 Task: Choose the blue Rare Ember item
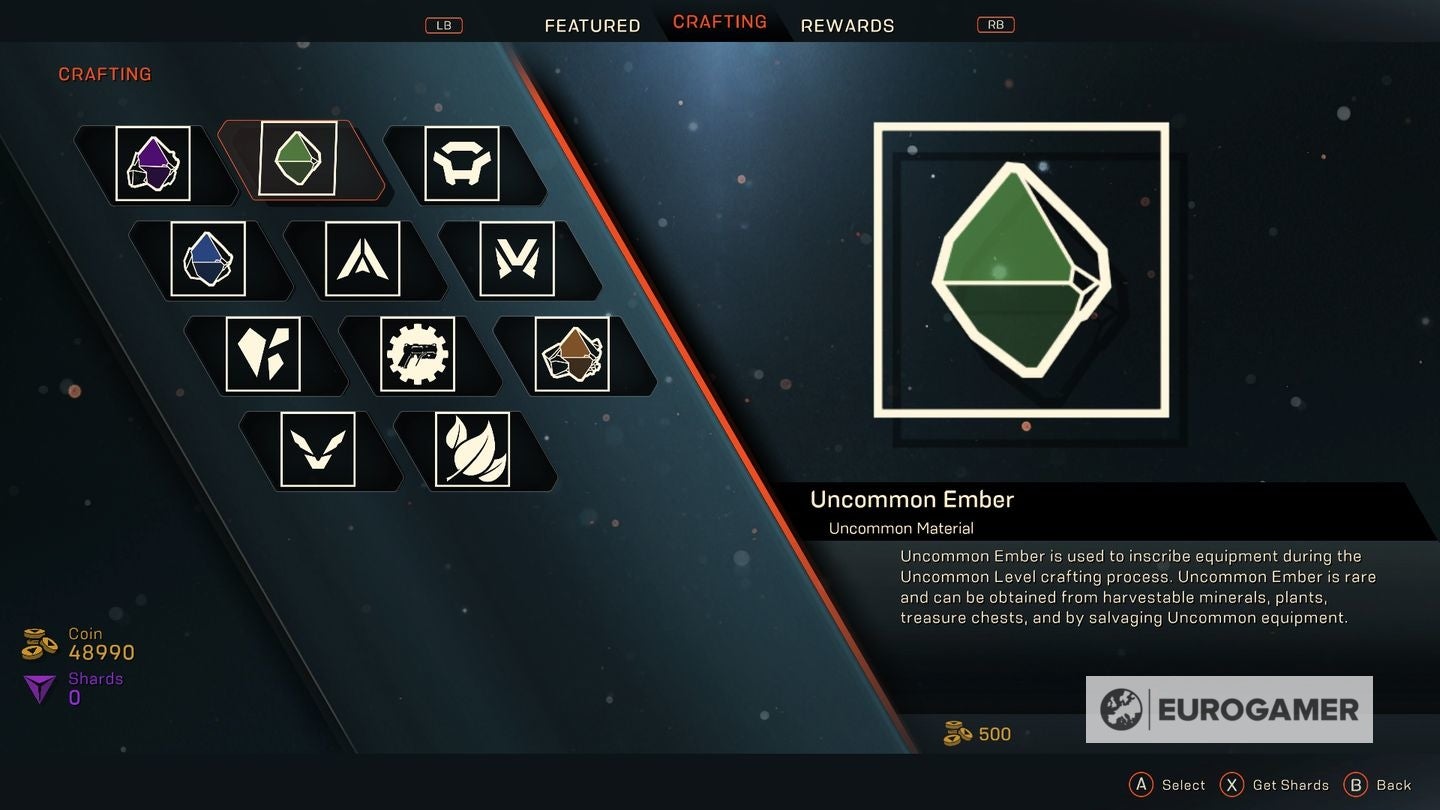pyautogui.click(x=208, y=259)
